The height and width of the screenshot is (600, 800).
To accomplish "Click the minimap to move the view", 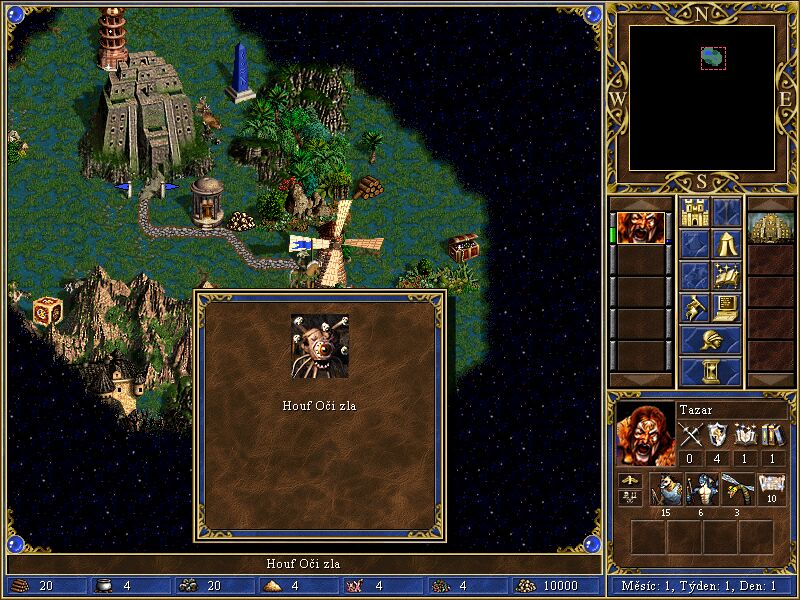I will 702,98.
